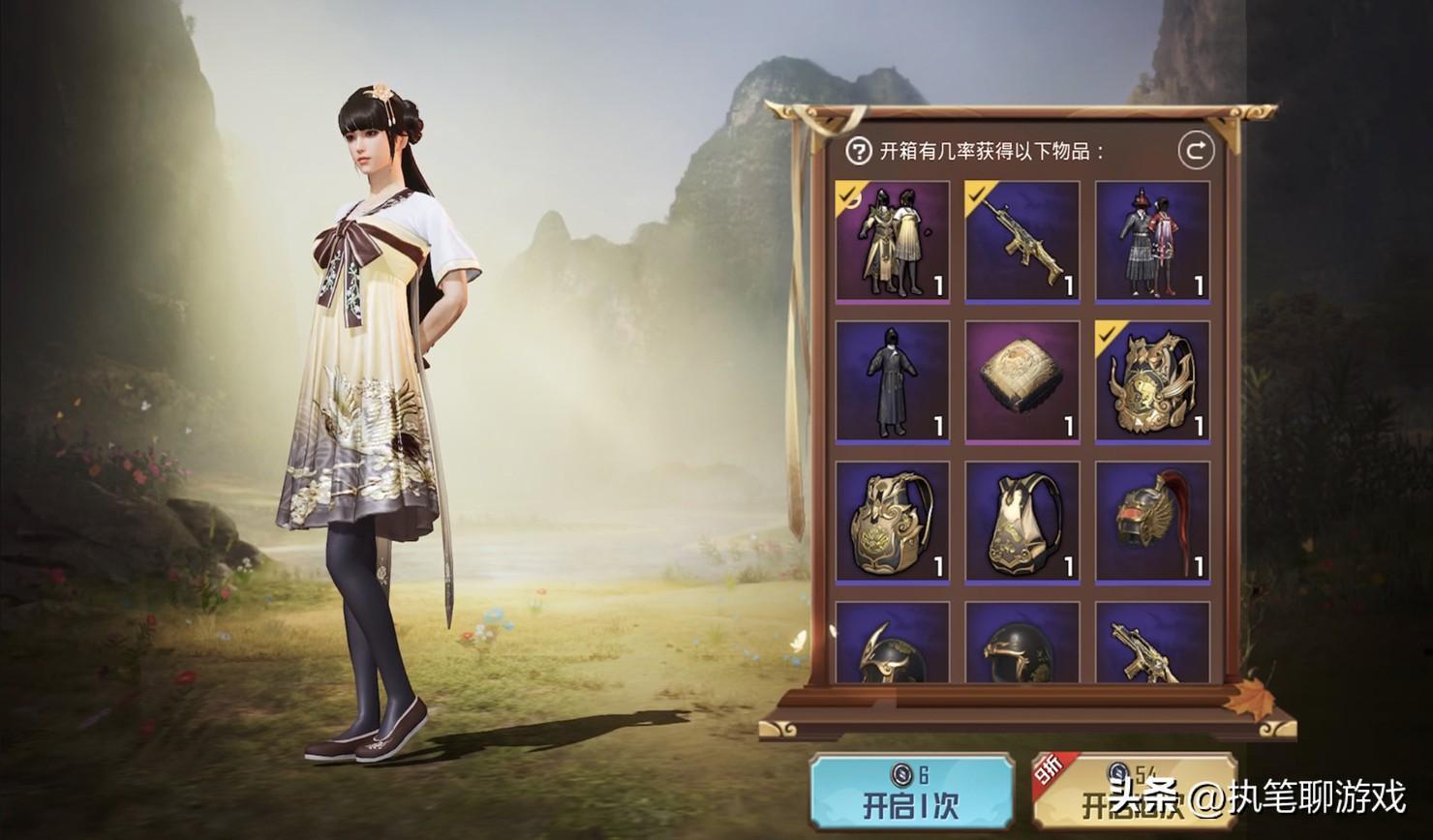
Task: Select the red and black outfit set
Action: [x=1152, y=241]
